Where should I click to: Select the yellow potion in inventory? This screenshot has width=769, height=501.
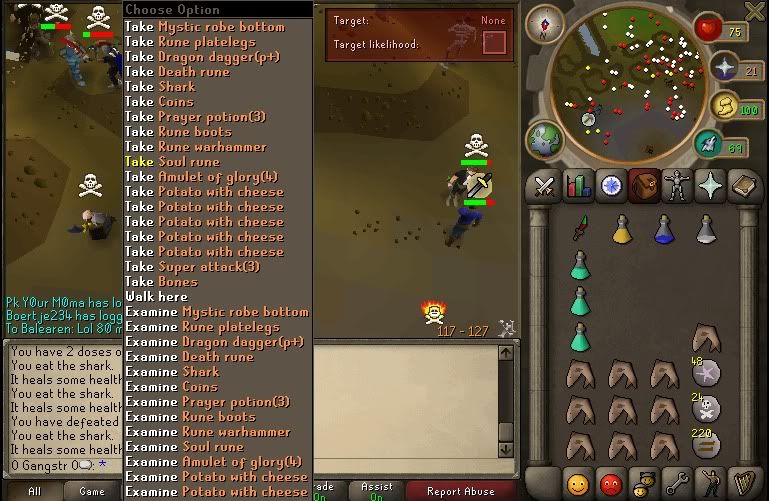(621, 230)
